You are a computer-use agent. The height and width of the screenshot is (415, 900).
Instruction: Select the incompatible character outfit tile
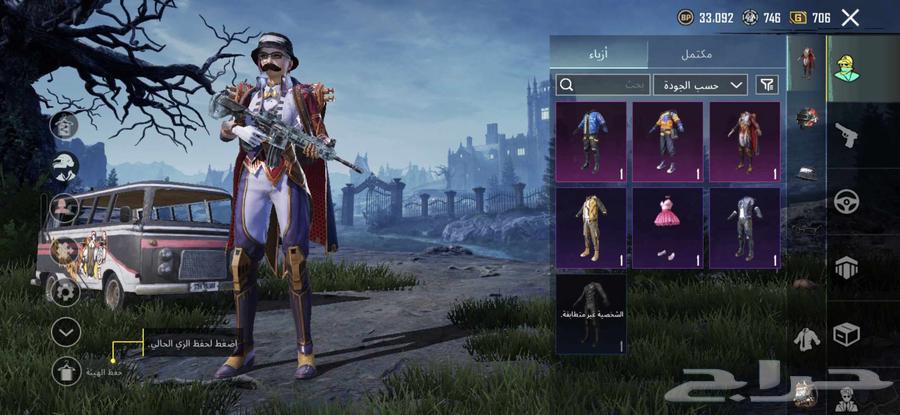[591, 313]
